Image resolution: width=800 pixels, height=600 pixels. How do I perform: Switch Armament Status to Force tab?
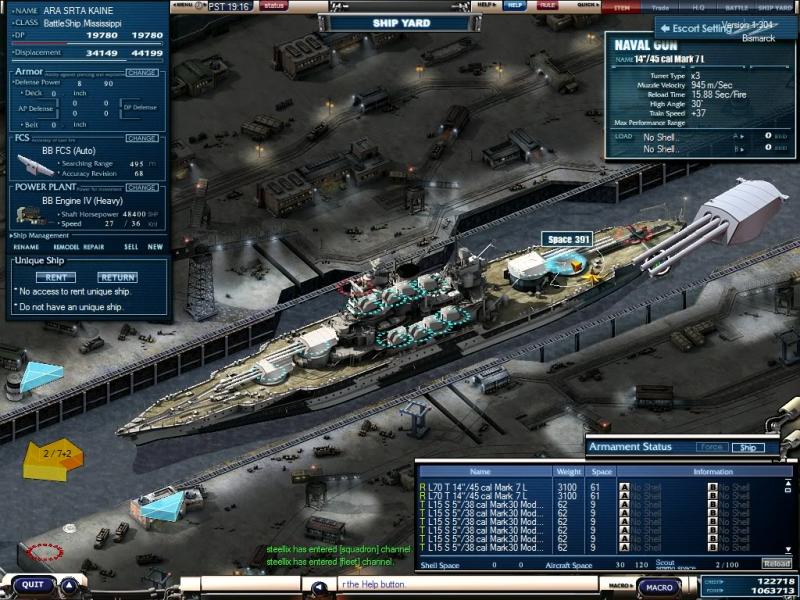tap(710, 447)
